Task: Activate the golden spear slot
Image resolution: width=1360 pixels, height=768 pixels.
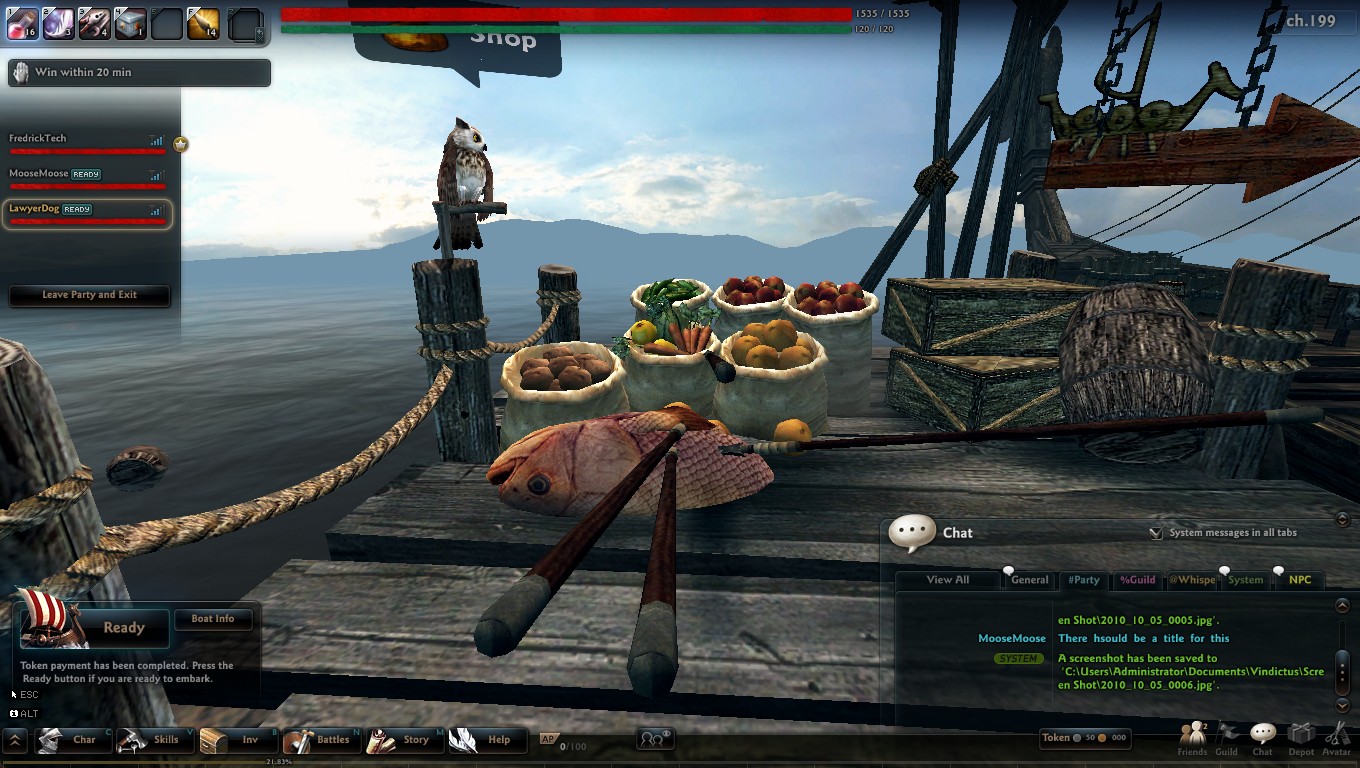Action: [203, 23]
